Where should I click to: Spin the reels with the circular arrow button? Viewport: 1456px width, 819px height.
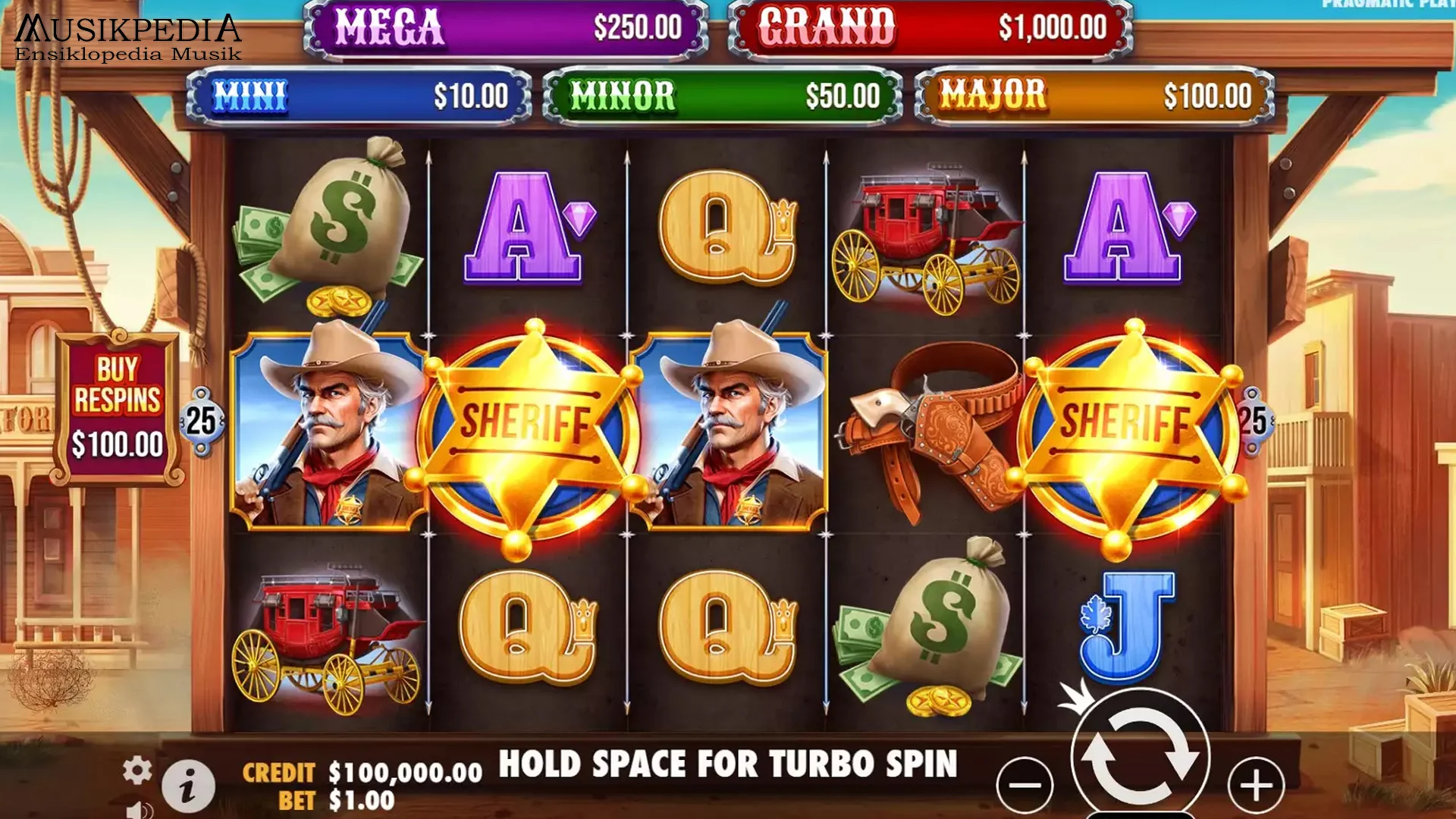(1140, 755)
